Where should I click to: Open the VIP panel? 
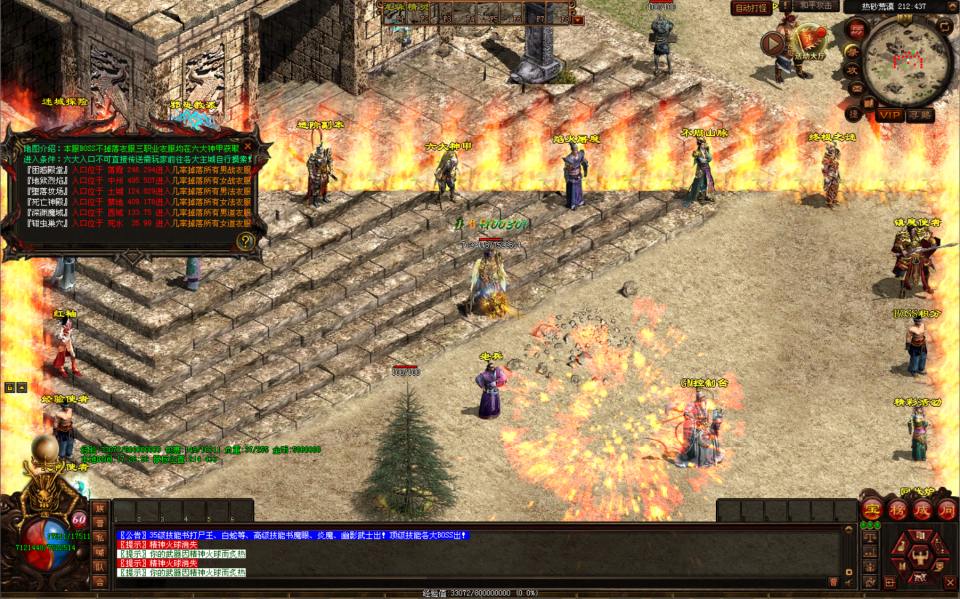889,115
